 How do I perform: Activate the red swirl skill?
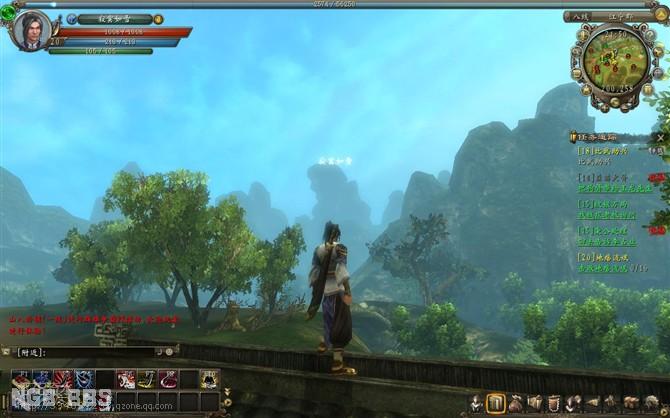click(167, 379)
